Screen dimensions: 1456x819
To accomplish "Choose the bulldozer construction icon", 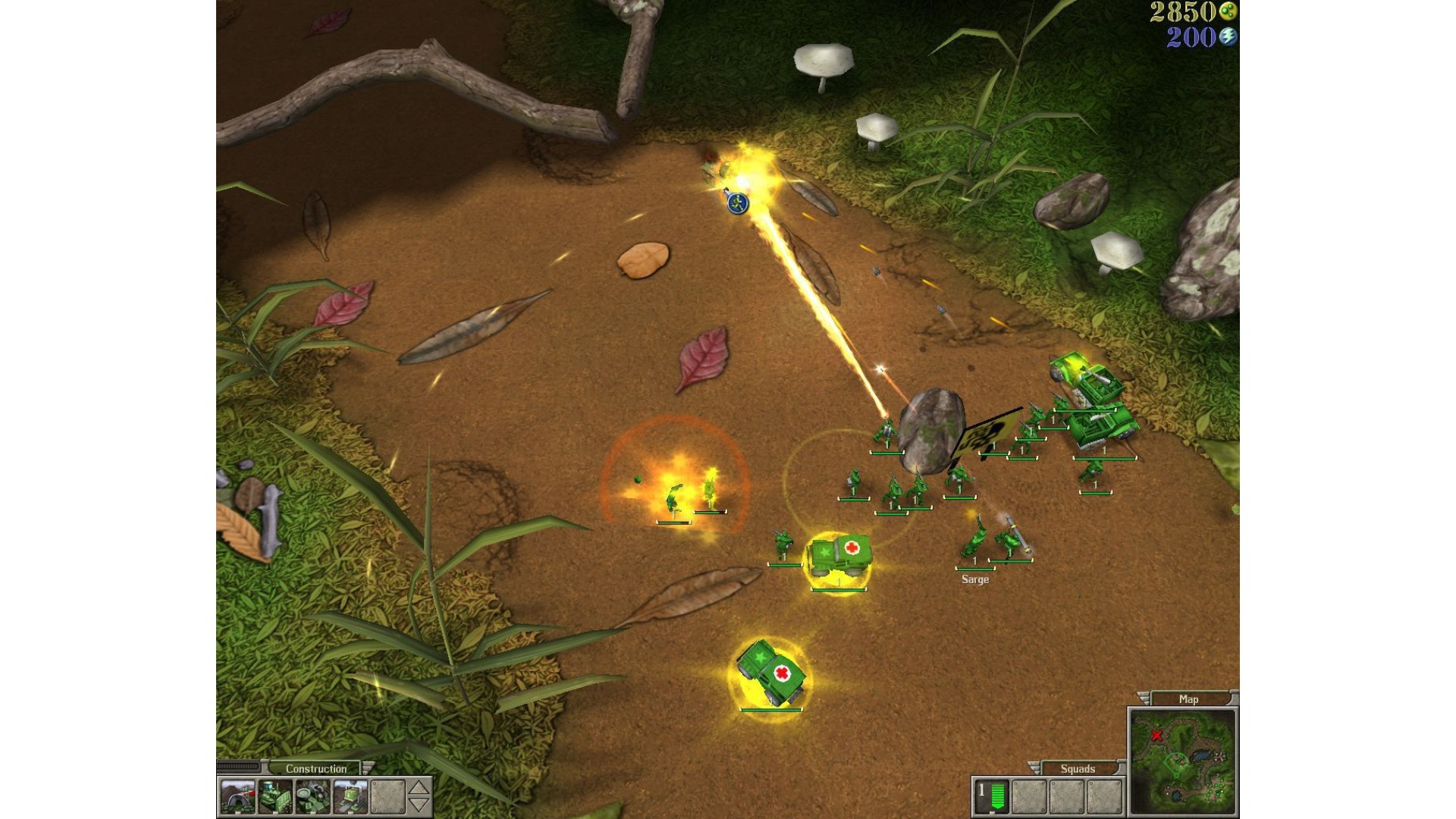I will (275, 797).
